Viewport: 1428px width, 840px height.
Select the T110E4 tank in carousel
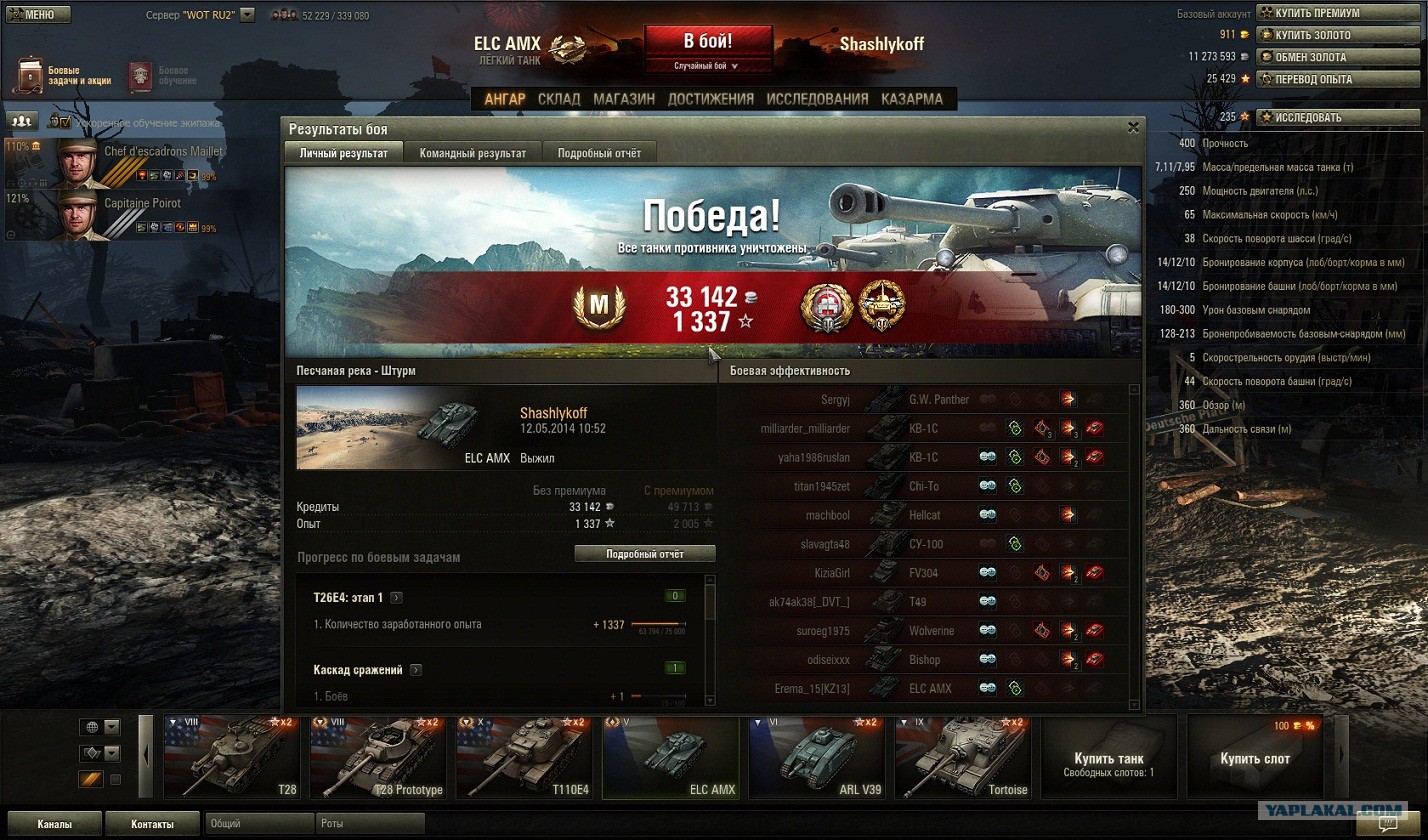click(x=525, y=757)
